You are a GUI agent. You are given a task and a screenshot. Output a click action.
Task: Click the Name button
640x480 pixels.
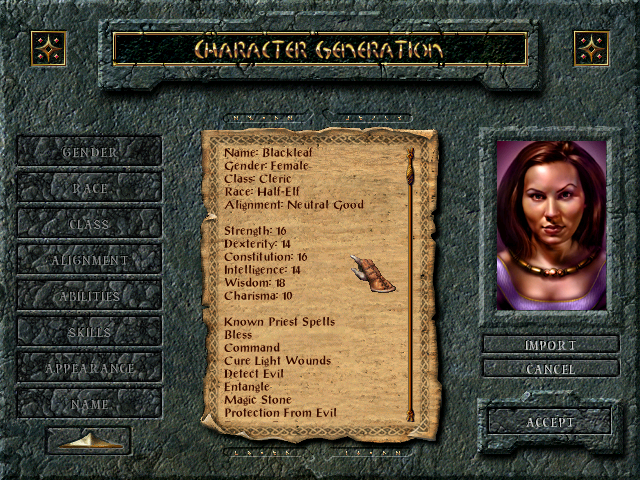[x=89, y=404]
